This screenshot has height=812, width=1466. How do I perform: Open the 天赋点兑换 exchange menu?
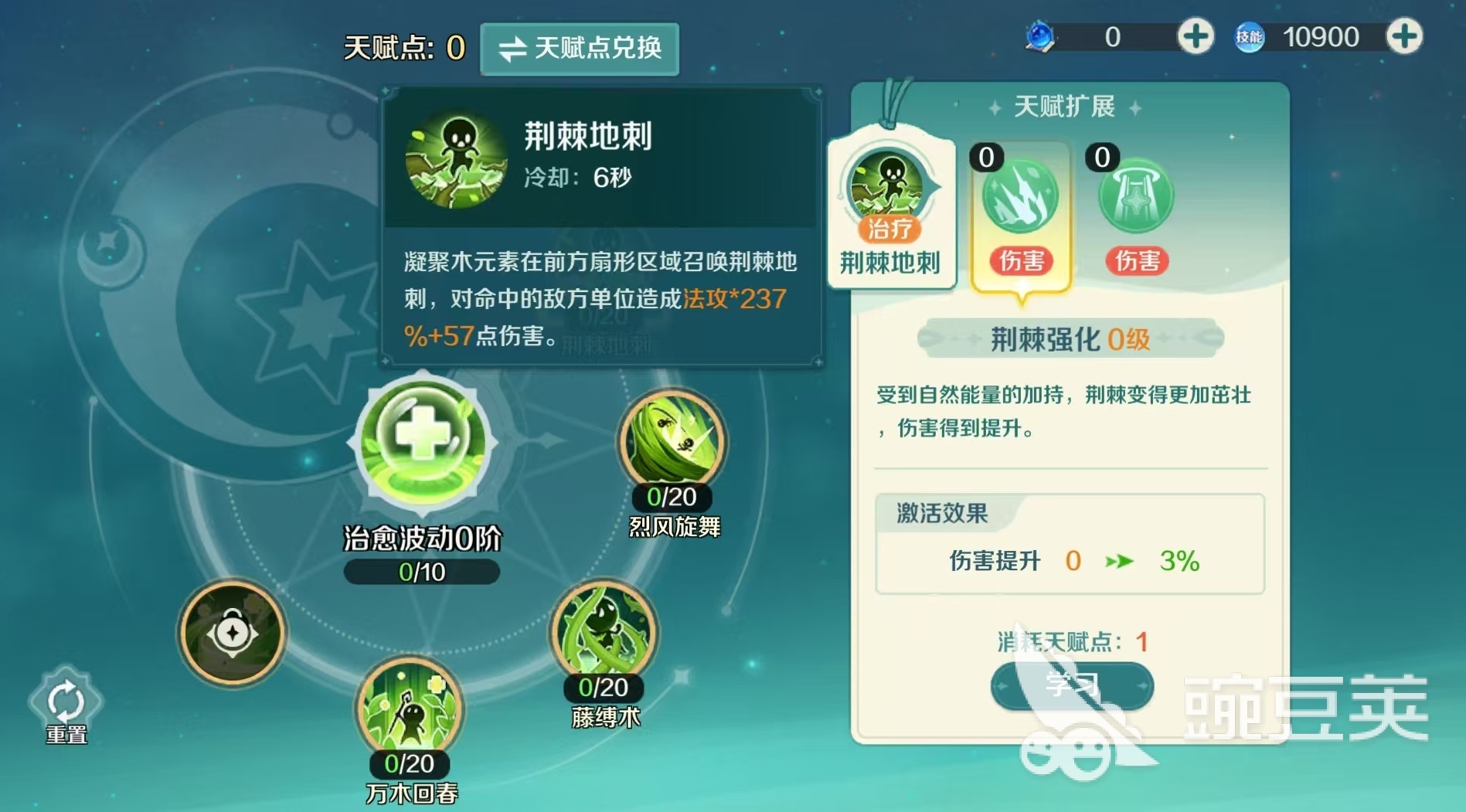point(580,49)
